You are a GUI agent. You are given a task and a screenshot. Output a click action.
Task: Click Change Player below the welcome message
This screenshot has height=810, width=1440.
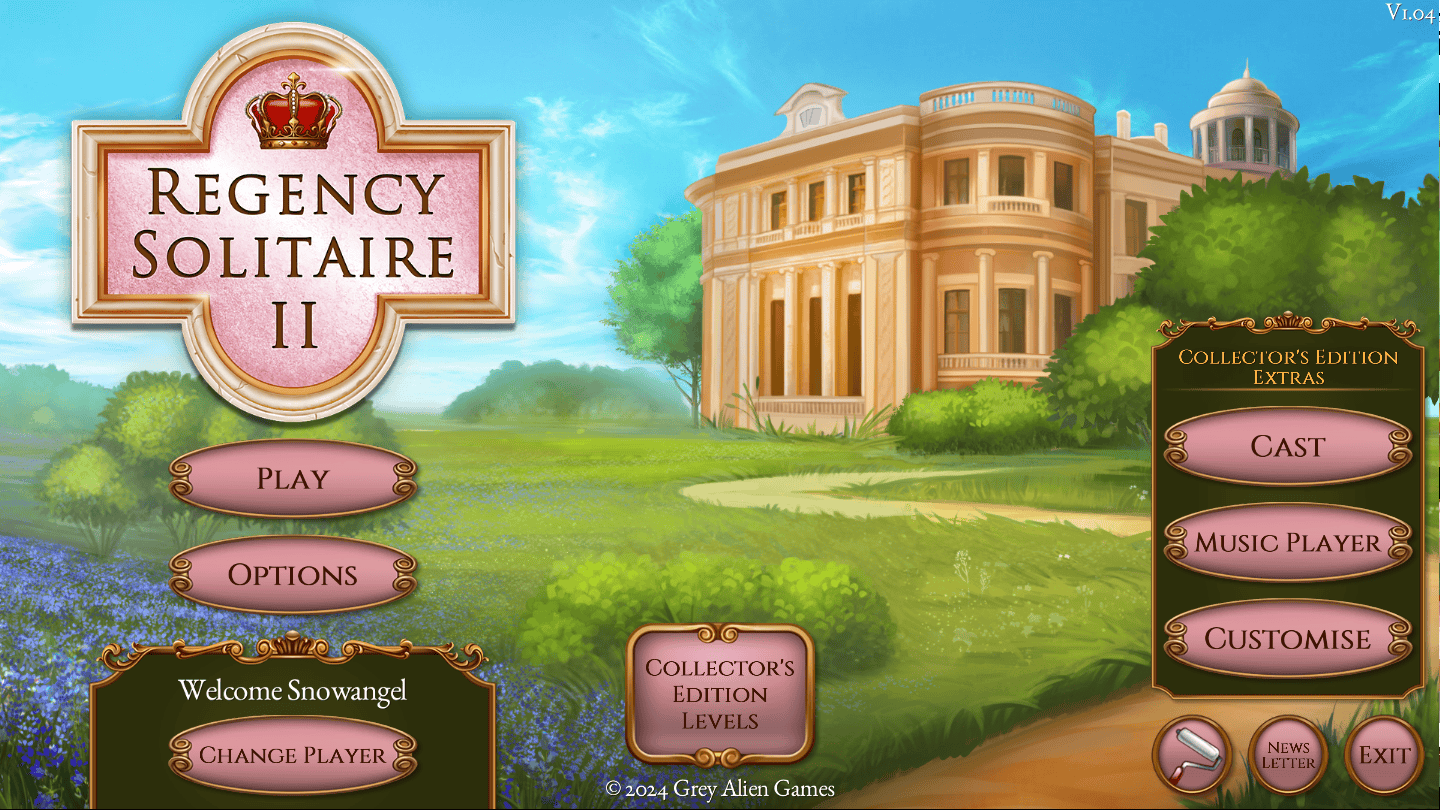293,757
